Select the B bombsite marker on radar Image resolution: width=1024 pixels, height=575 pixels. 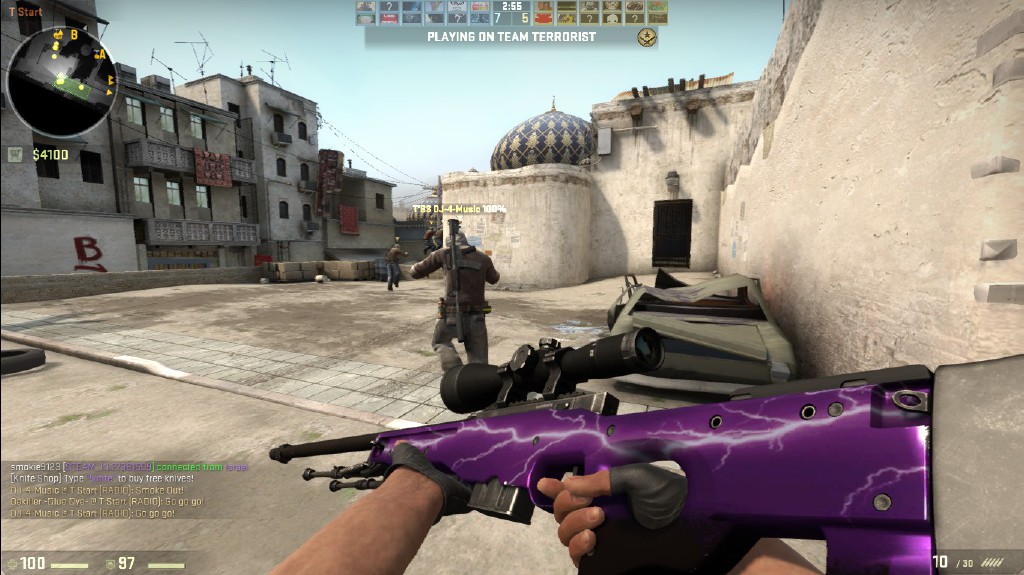point(73,34)
